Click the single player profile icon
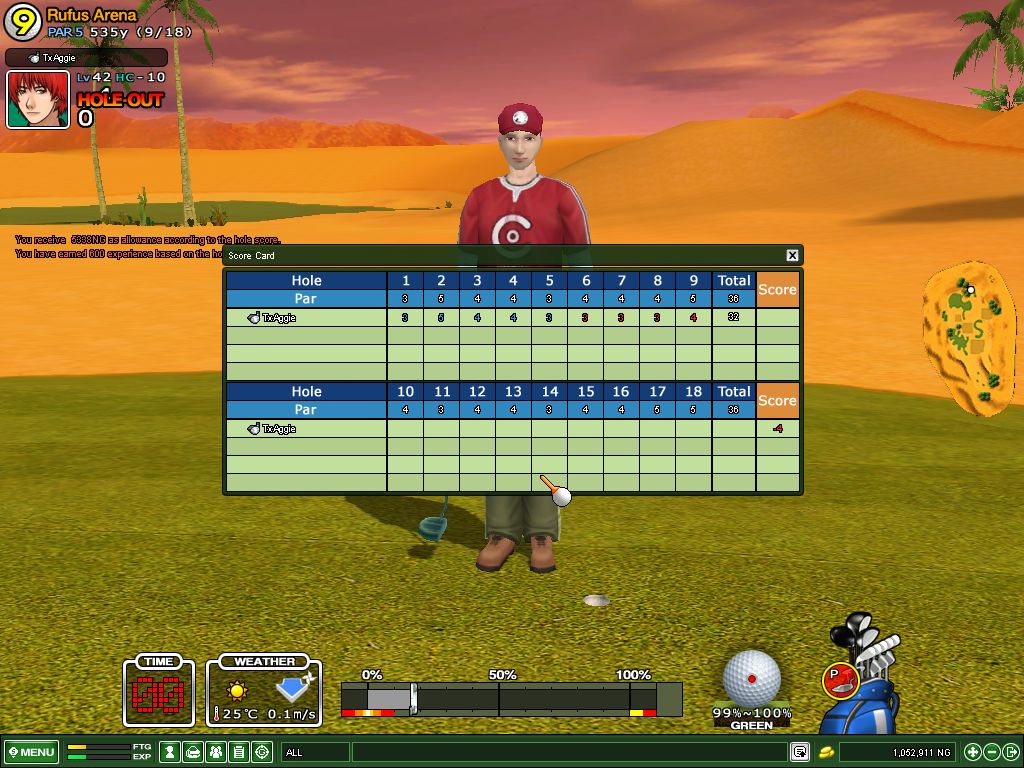 [170, 752]
